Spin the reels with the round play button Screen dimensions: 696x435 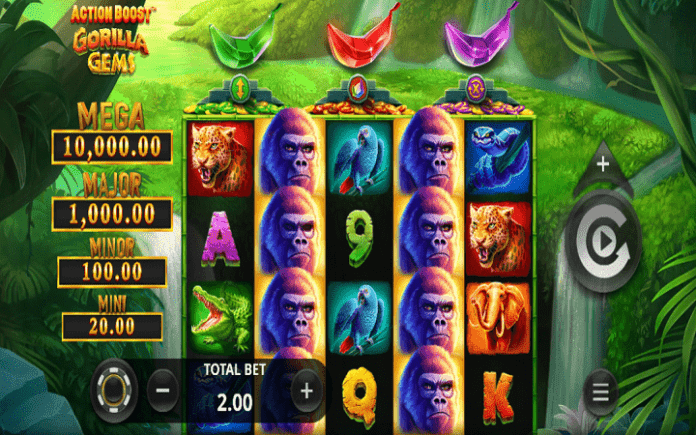point(602,242)
